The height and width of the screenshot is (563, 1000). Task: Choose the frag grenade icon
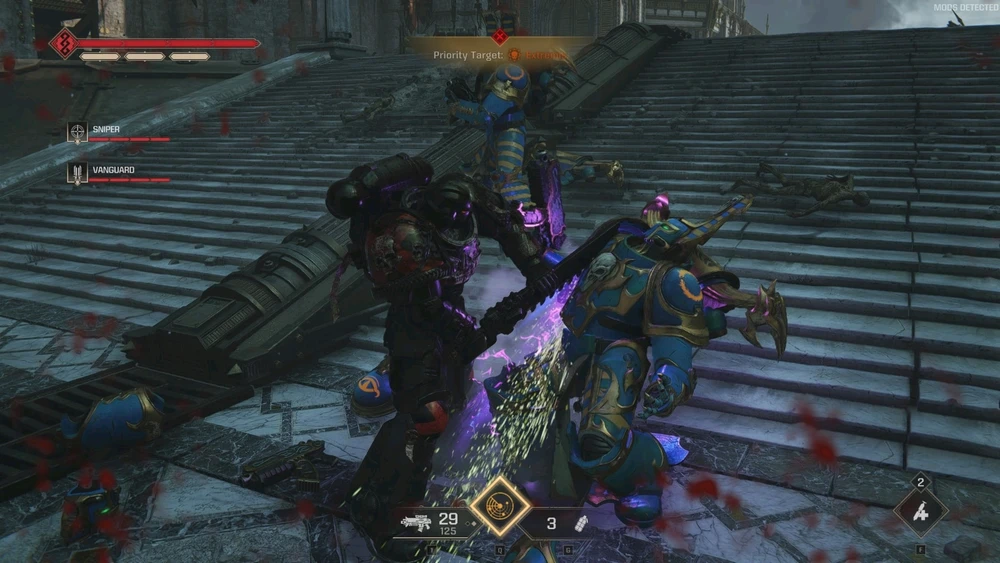tap(579, 522)
